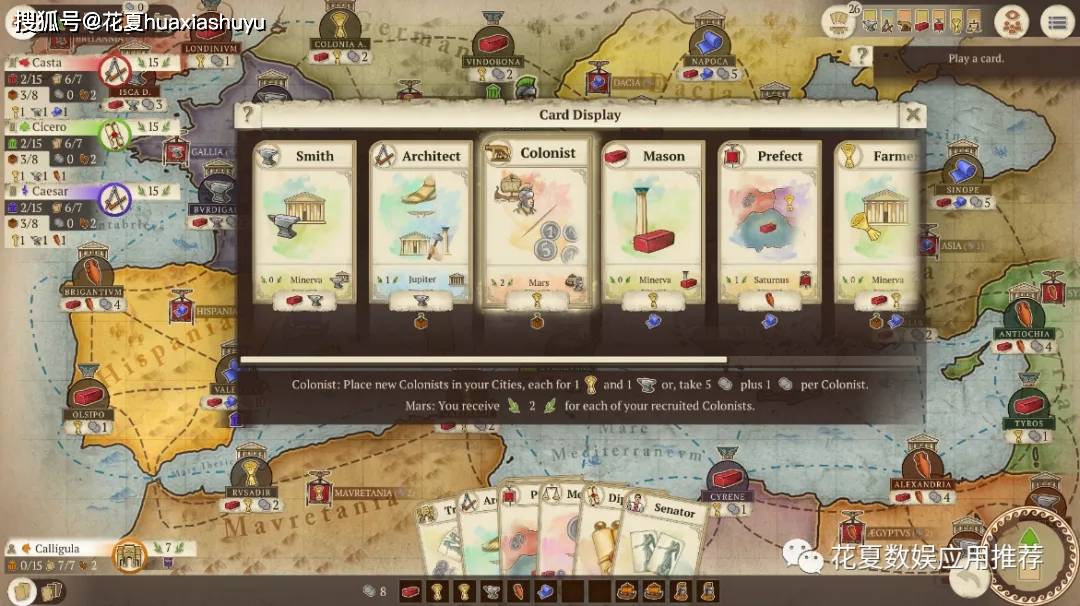Select Caesar's player panel

click(x=60, y=192)
